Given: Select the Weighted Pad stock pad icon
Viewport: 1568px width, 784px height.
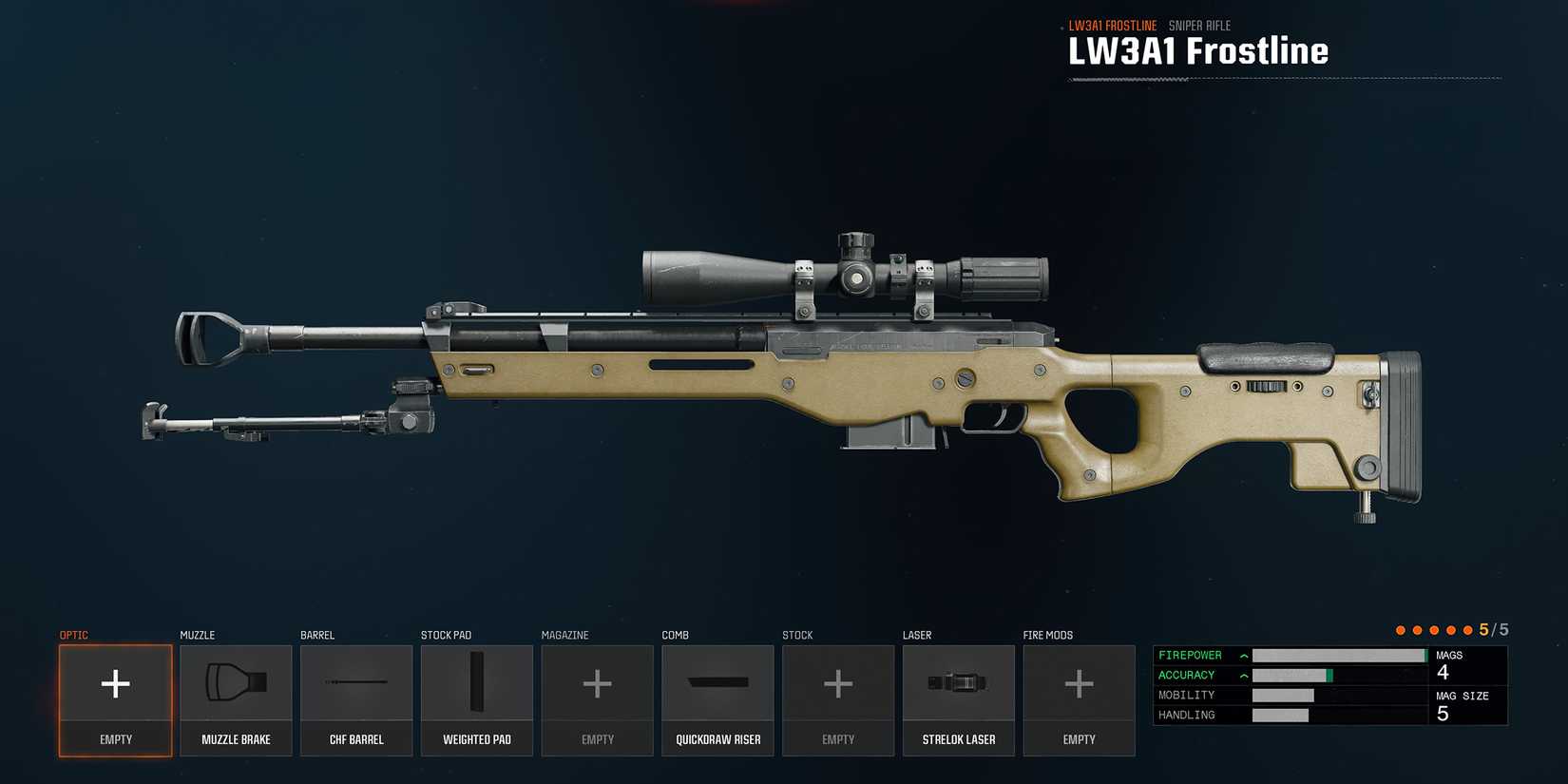Looking at the screenshot, I should click(x=477, y=682).
